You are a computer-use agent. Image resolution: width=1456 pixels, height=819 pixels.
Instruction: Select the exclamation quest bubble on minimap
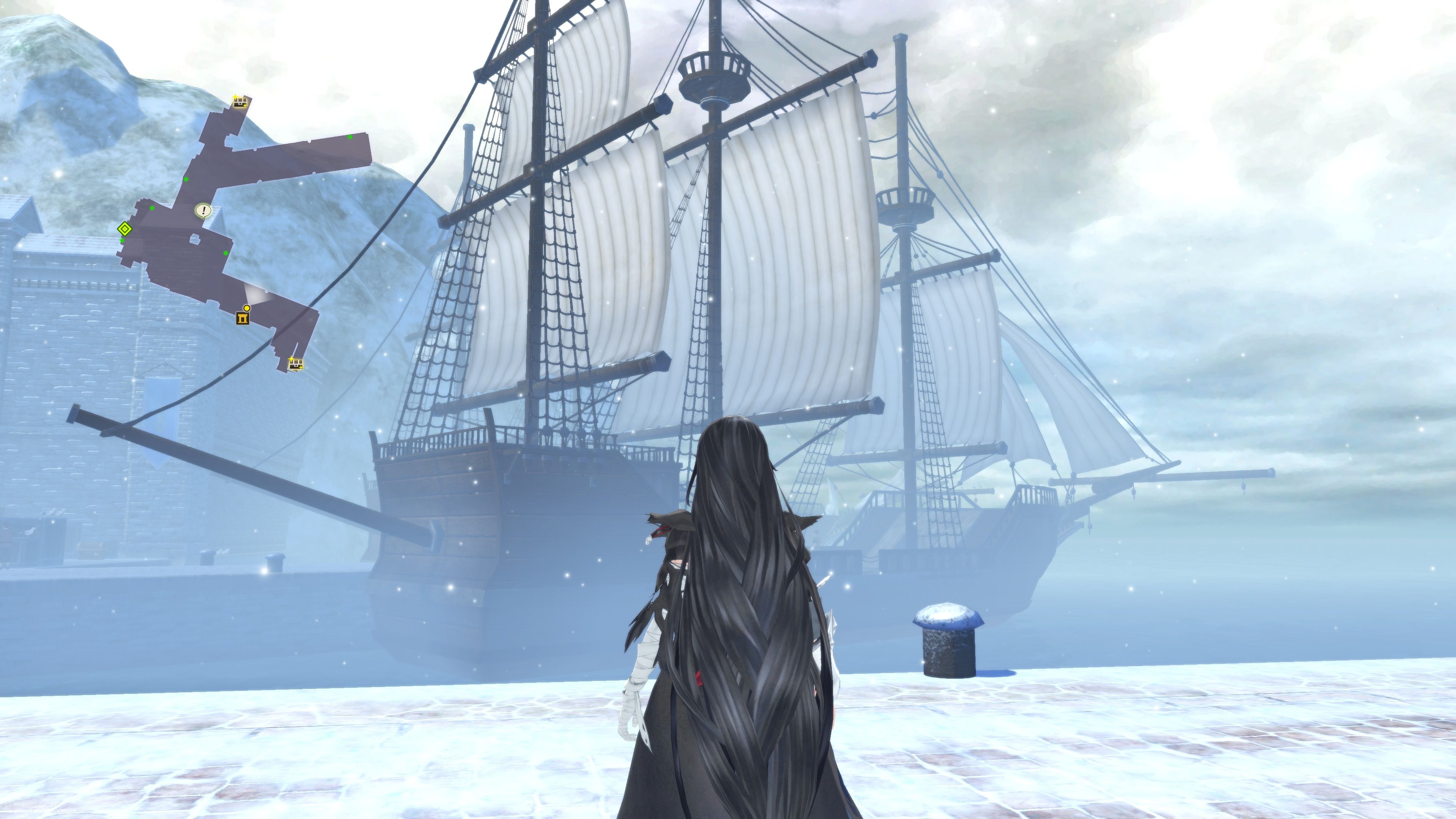tap(203, 210)
